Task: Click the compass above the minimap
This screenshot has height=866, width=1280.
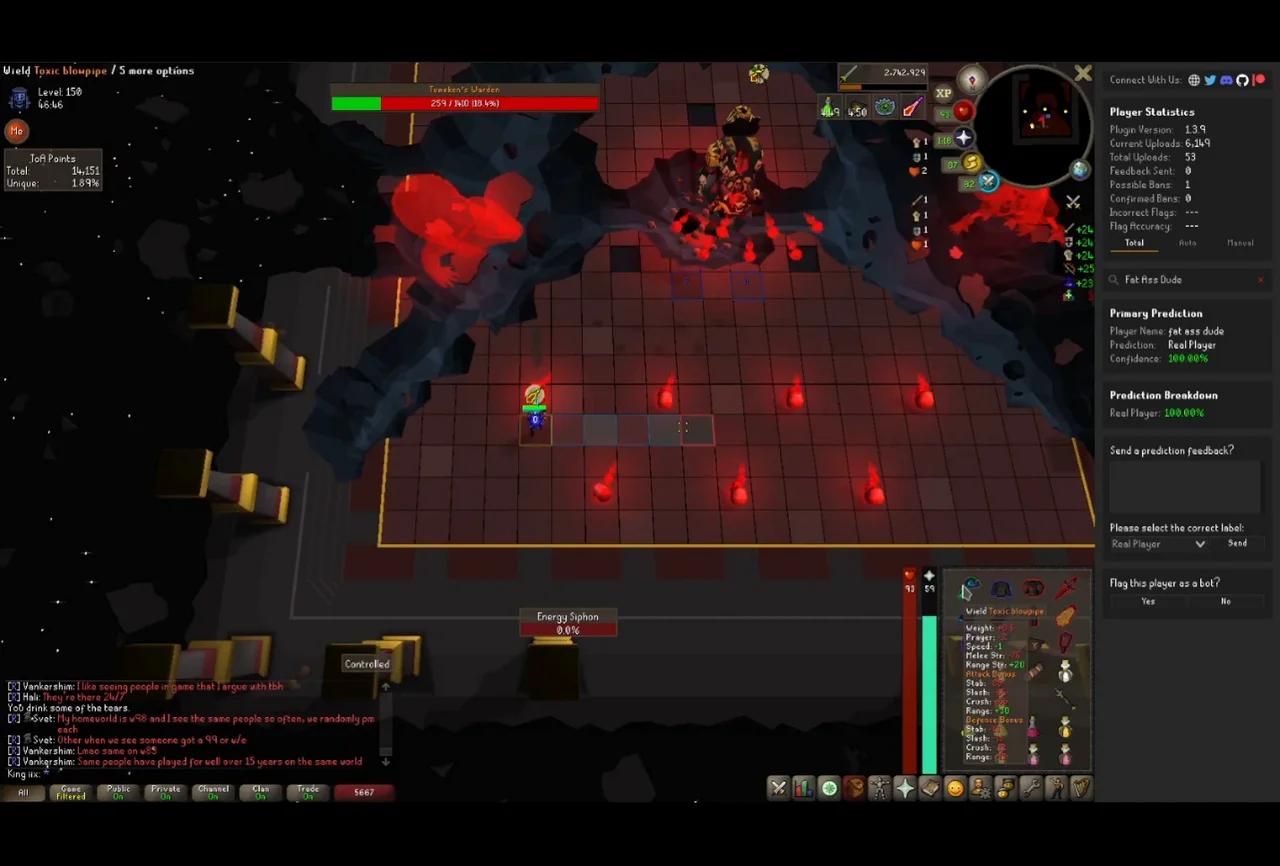Action: point(972,79)
